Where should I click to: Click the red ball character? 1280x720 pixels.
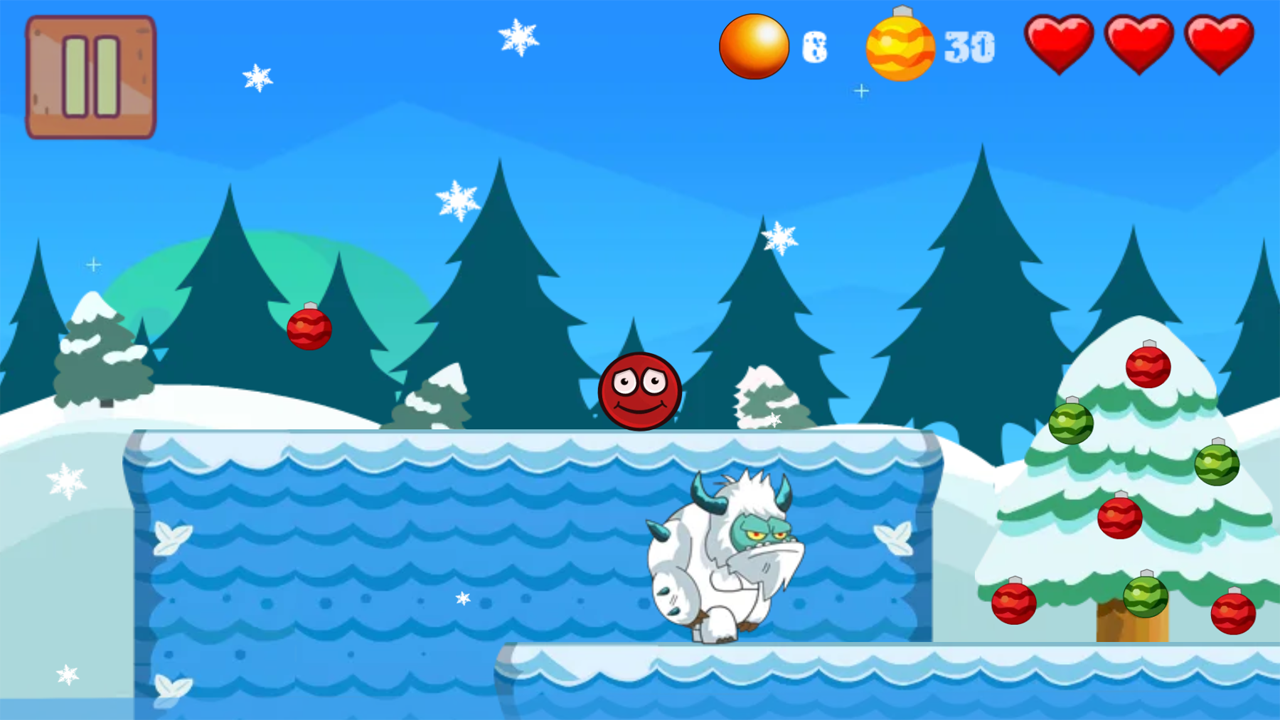click(x=640, y=392)
